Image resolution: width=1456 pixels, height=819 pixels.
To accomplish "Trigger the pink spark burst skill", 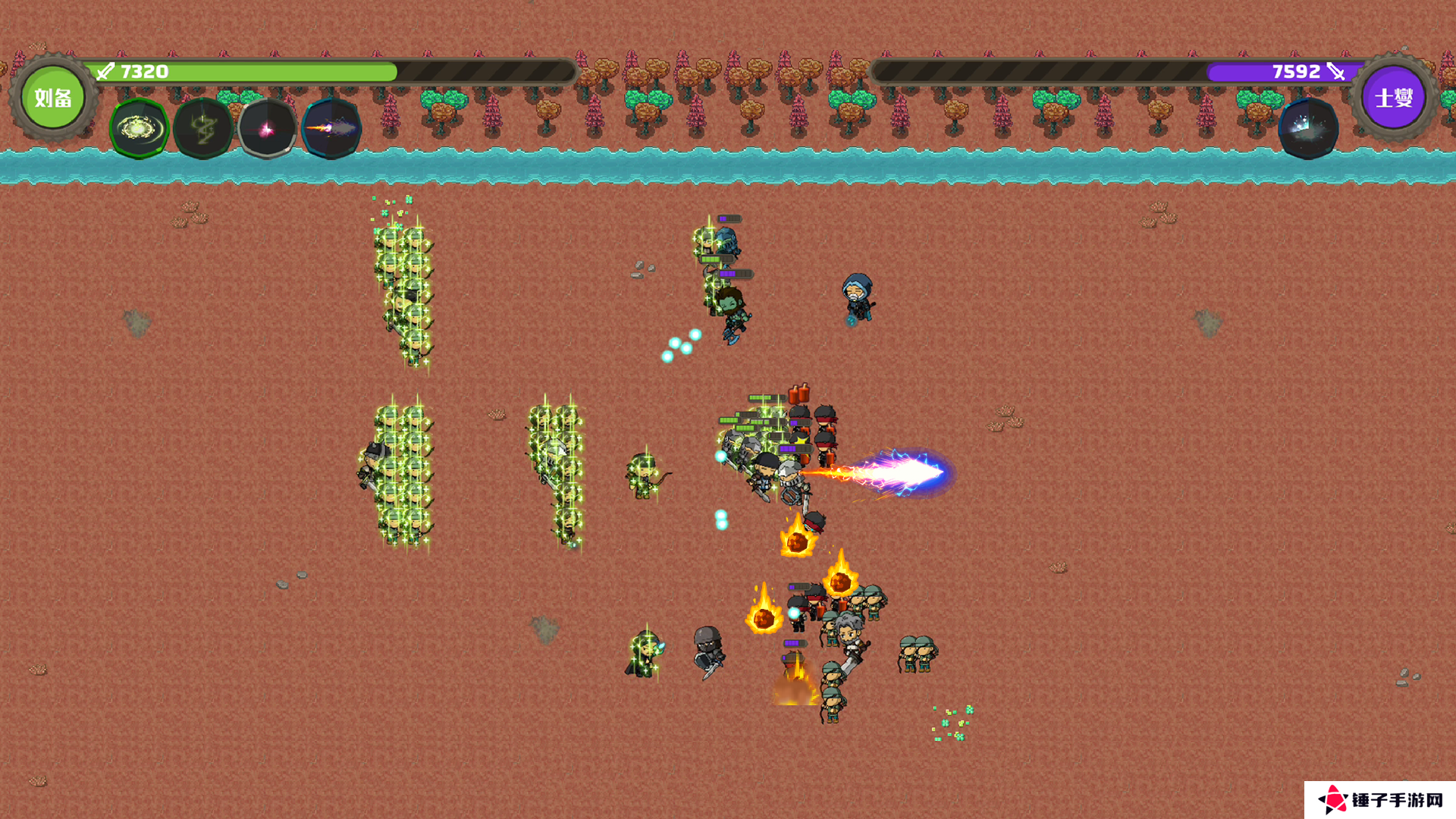I will tap(267, 128).
